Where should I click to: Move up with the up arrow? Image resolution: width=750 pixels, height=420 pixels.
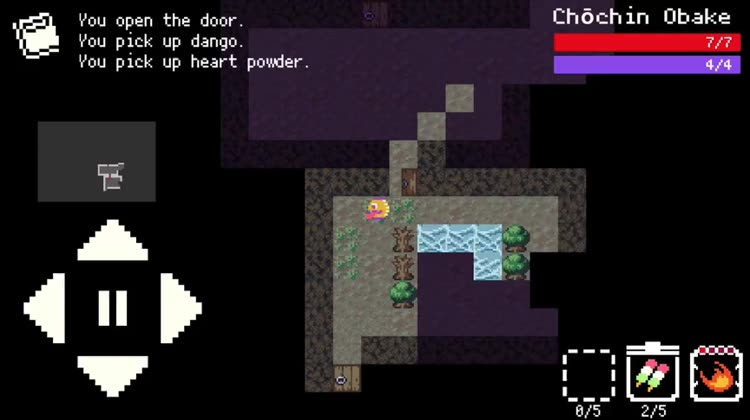tap(112, 243)
